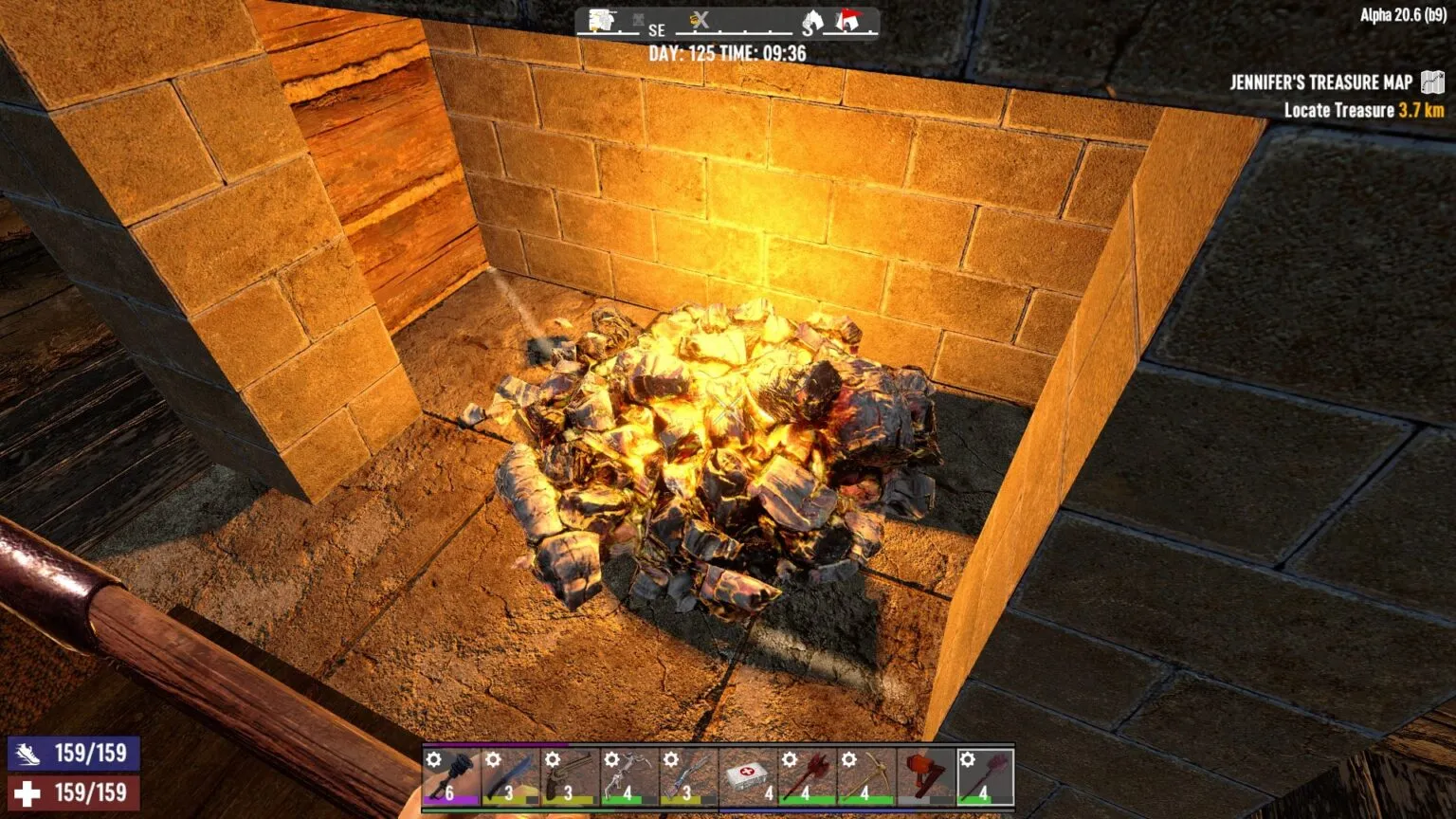Click the treasure map quest icon
1456x819 pixels.
pos(1431,82)
